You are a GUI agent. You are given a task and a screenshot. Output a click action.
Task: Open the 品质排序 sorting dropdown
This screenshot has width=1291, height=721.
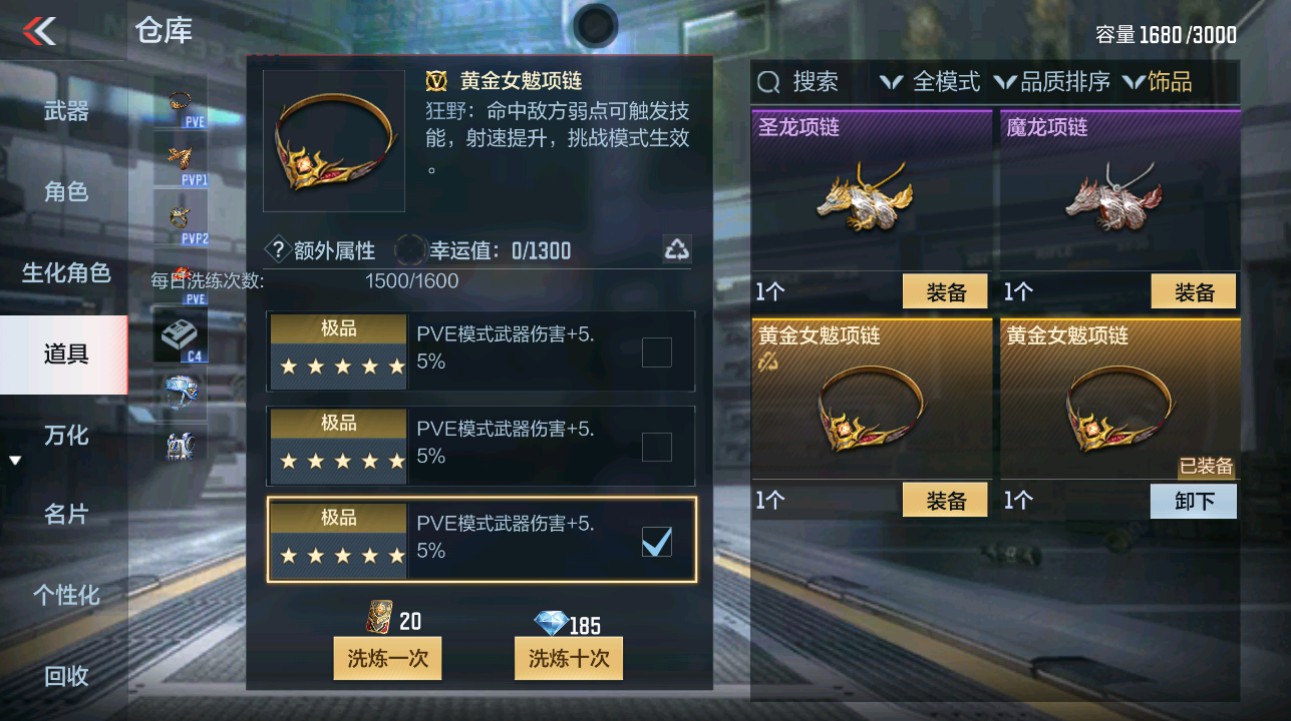(1057, 82)
